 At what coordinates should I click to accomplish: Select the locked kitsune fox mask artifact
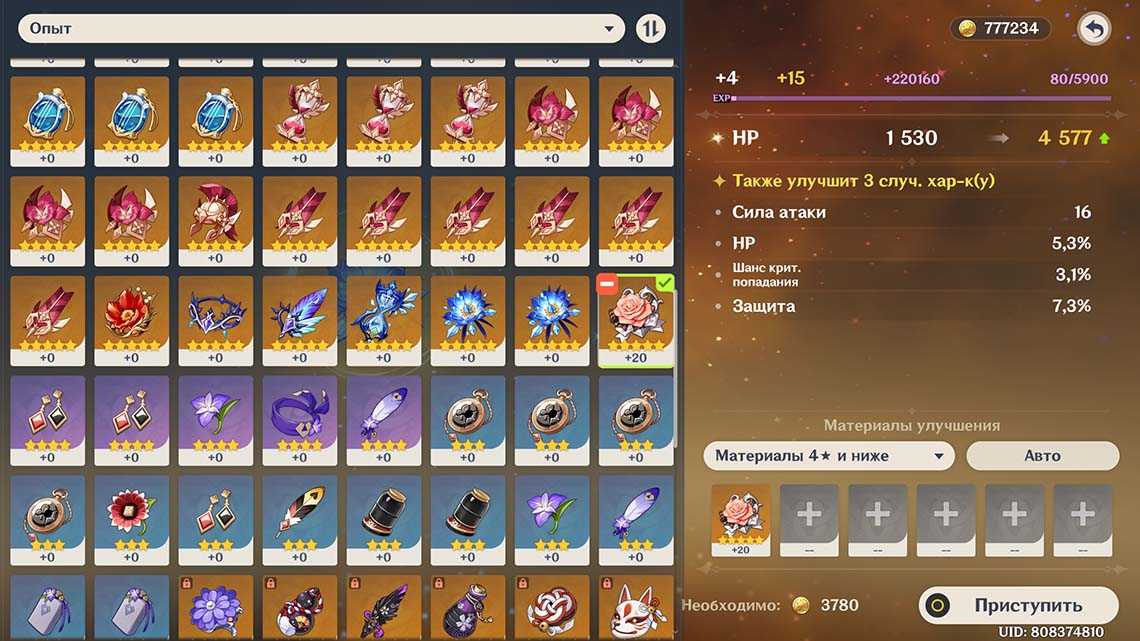pyautogui.click(x=635, y=610)
